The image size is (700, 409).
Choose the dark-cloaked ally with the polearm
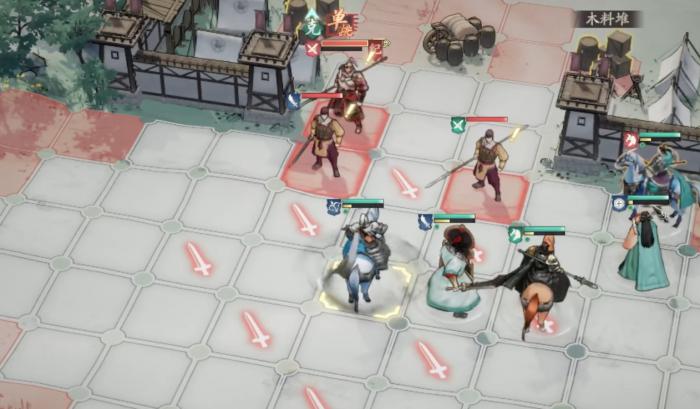point(539,280)
